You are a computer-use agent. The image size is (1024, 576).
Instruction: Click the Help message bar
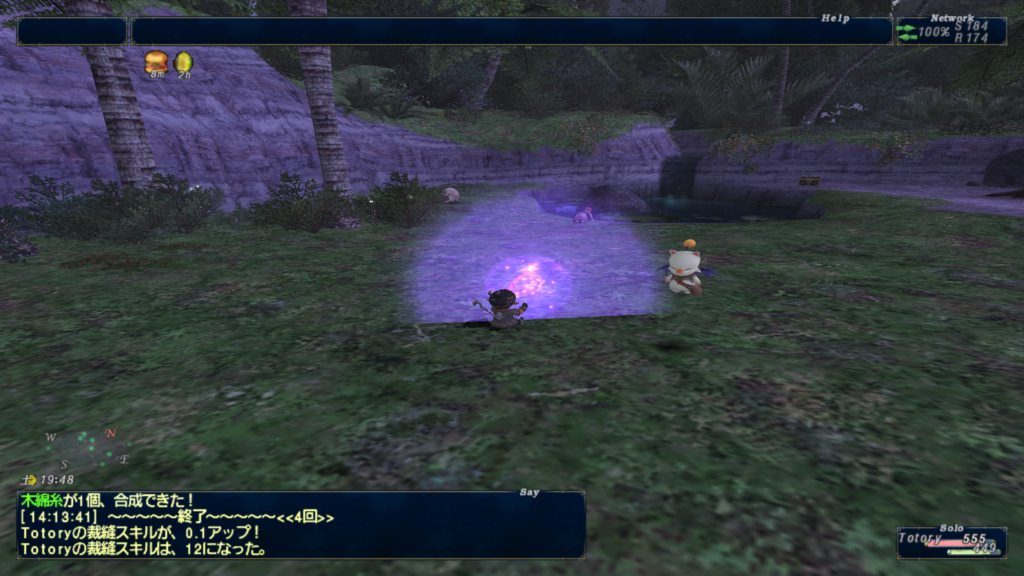(510, 31)
